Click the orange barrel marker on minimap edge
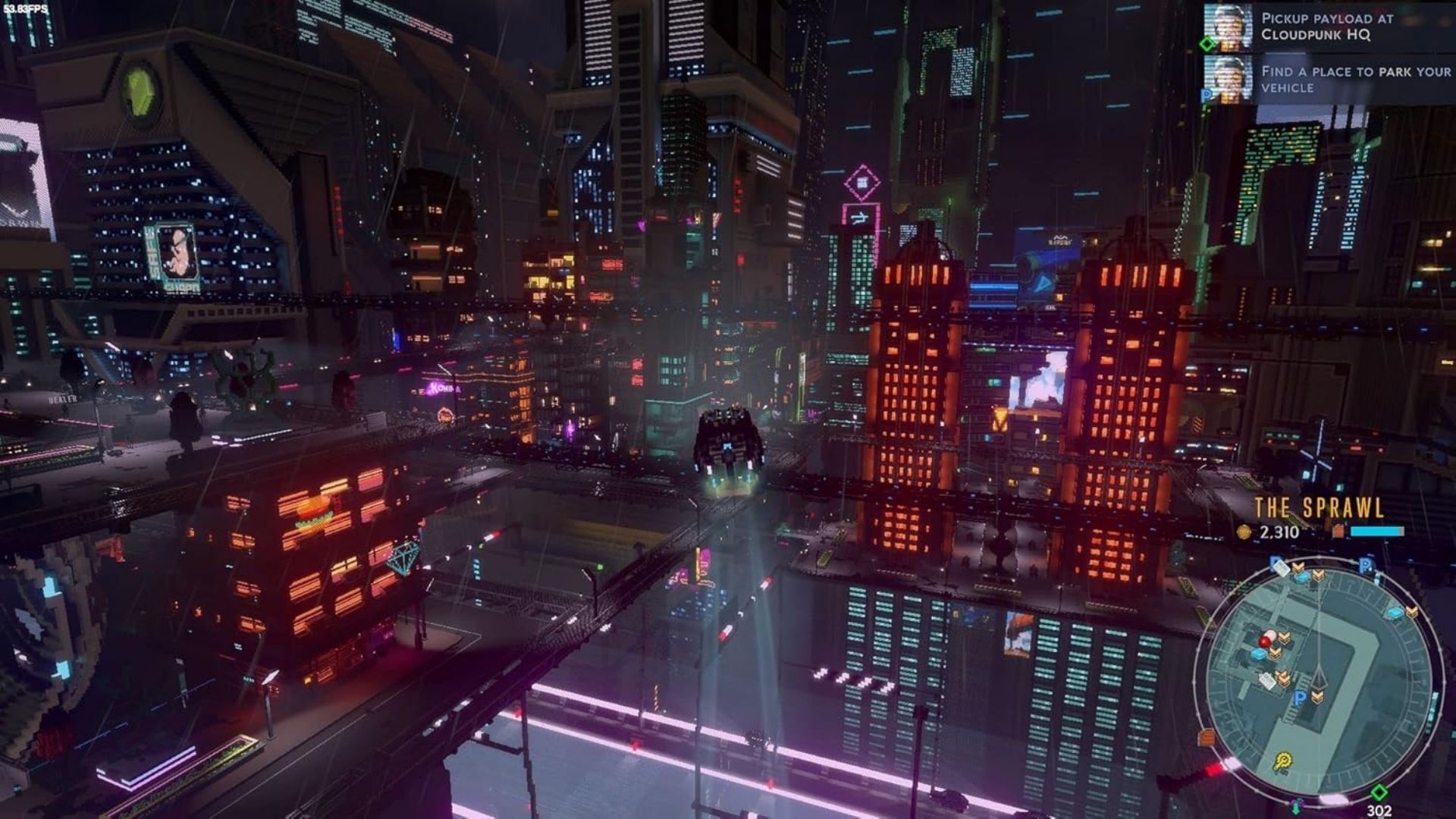This screenshot has width=1456, height=819. 1207,736
